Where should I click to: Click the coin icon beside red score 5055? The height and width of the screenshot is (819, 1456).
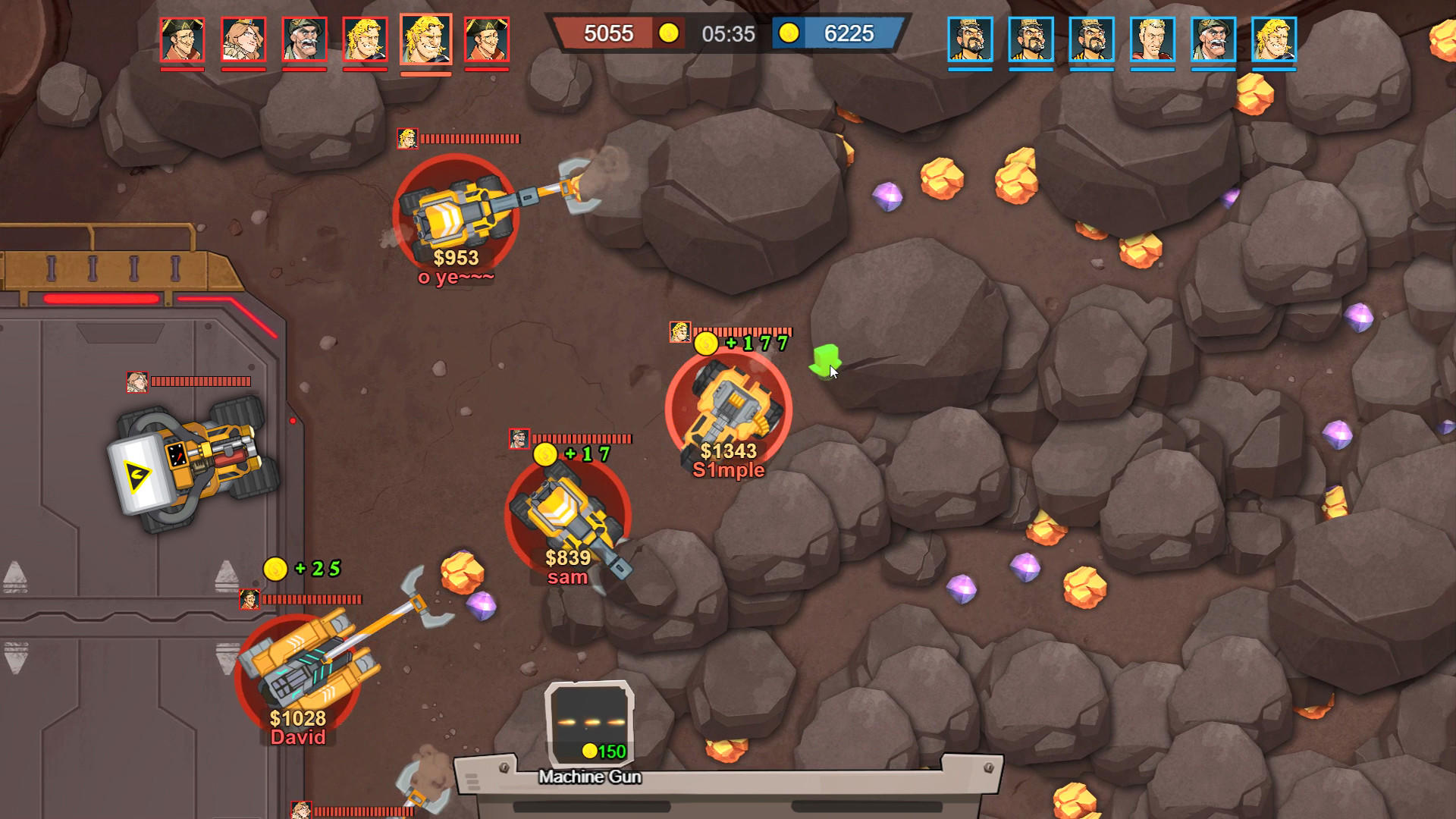coord(668,33)
